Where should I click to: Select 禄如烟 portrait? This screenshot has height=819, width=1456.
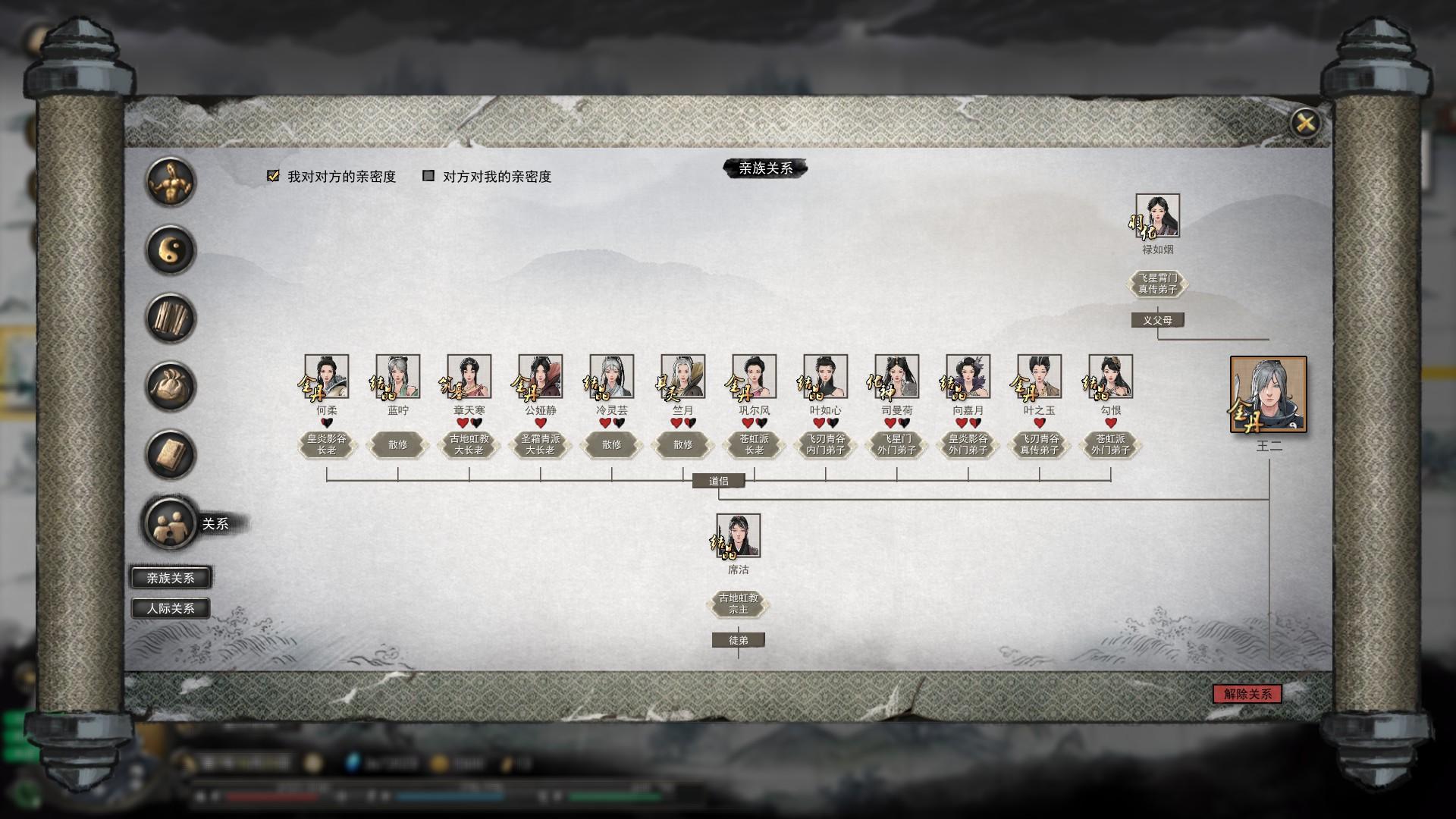pyautogui.click(x=1157, y=215)
